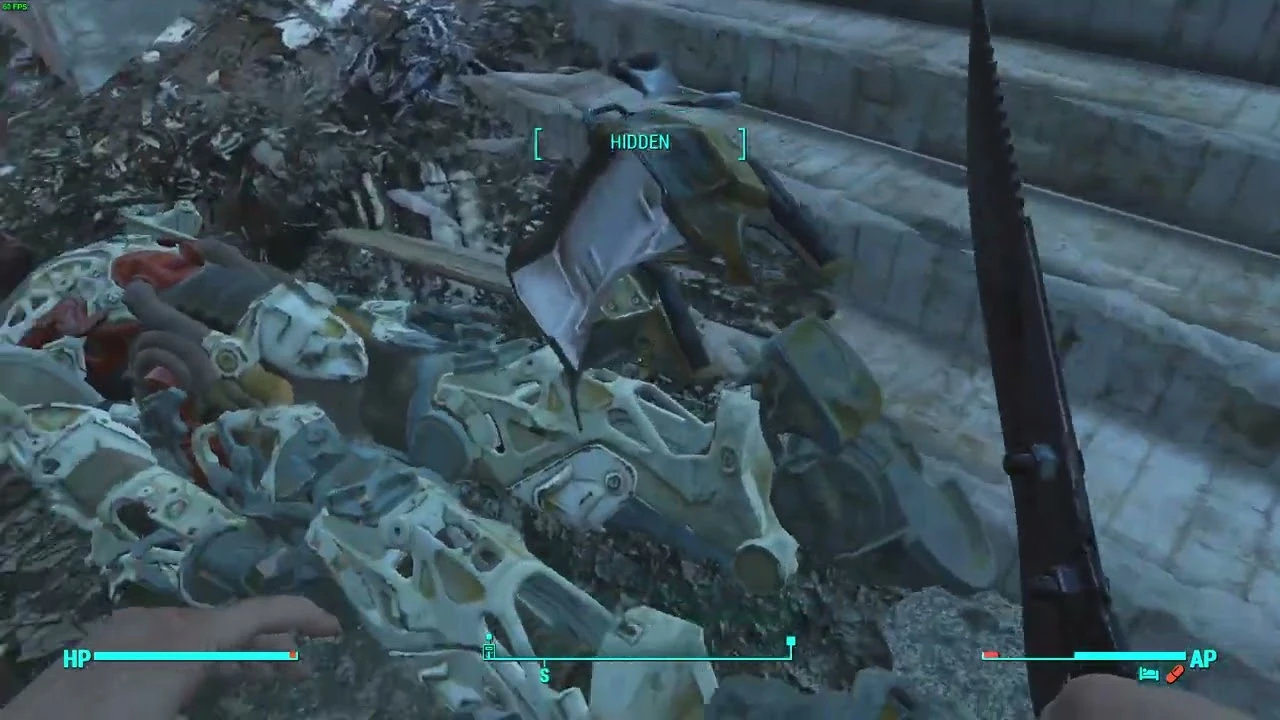Viewport: 1280px width, 720px height.
Task: Click the red segment of the AP bar
Action: tap(991, 655)
